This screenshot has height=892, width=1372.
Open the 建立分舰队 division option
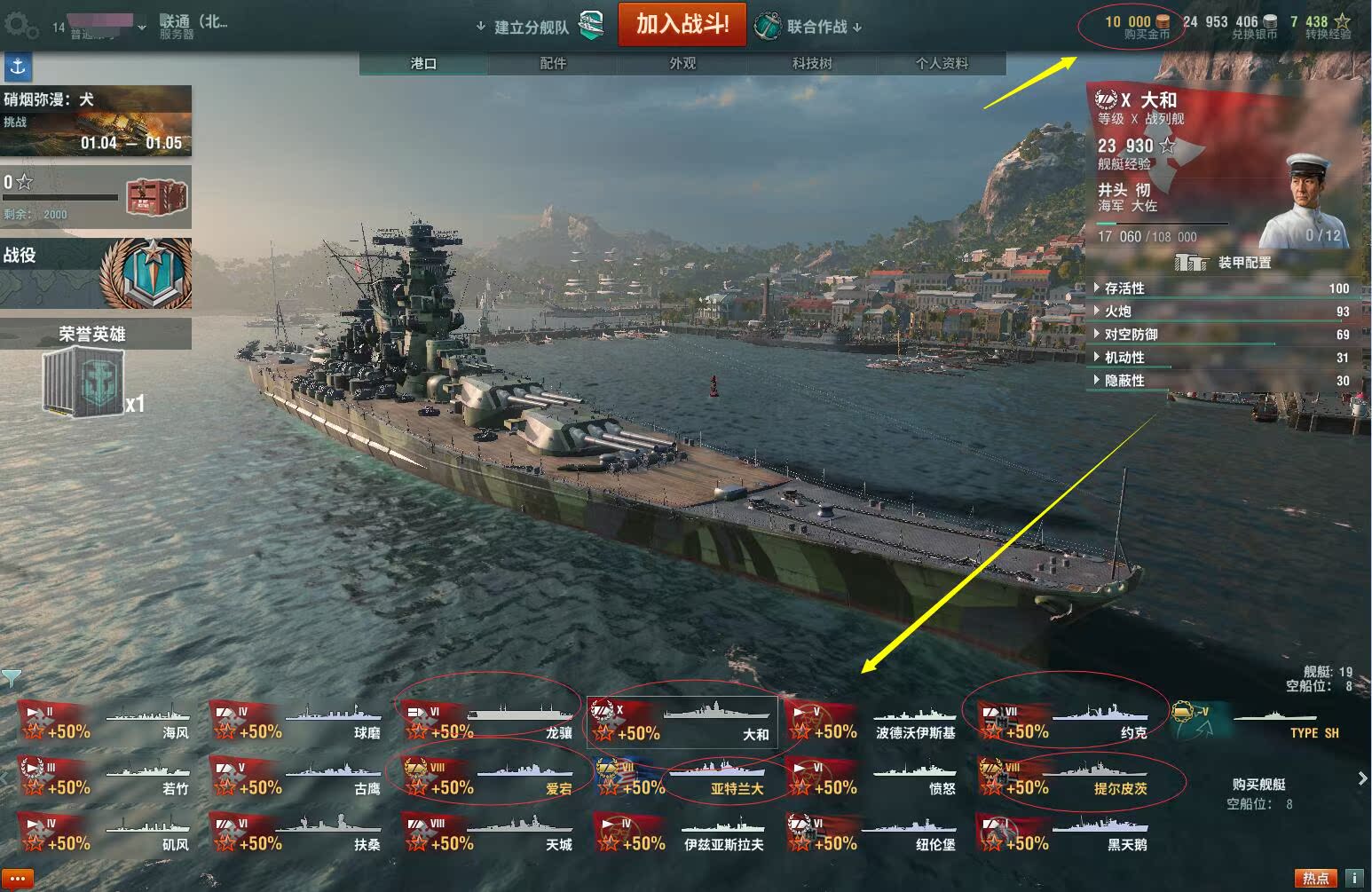[x=531, y=27]
